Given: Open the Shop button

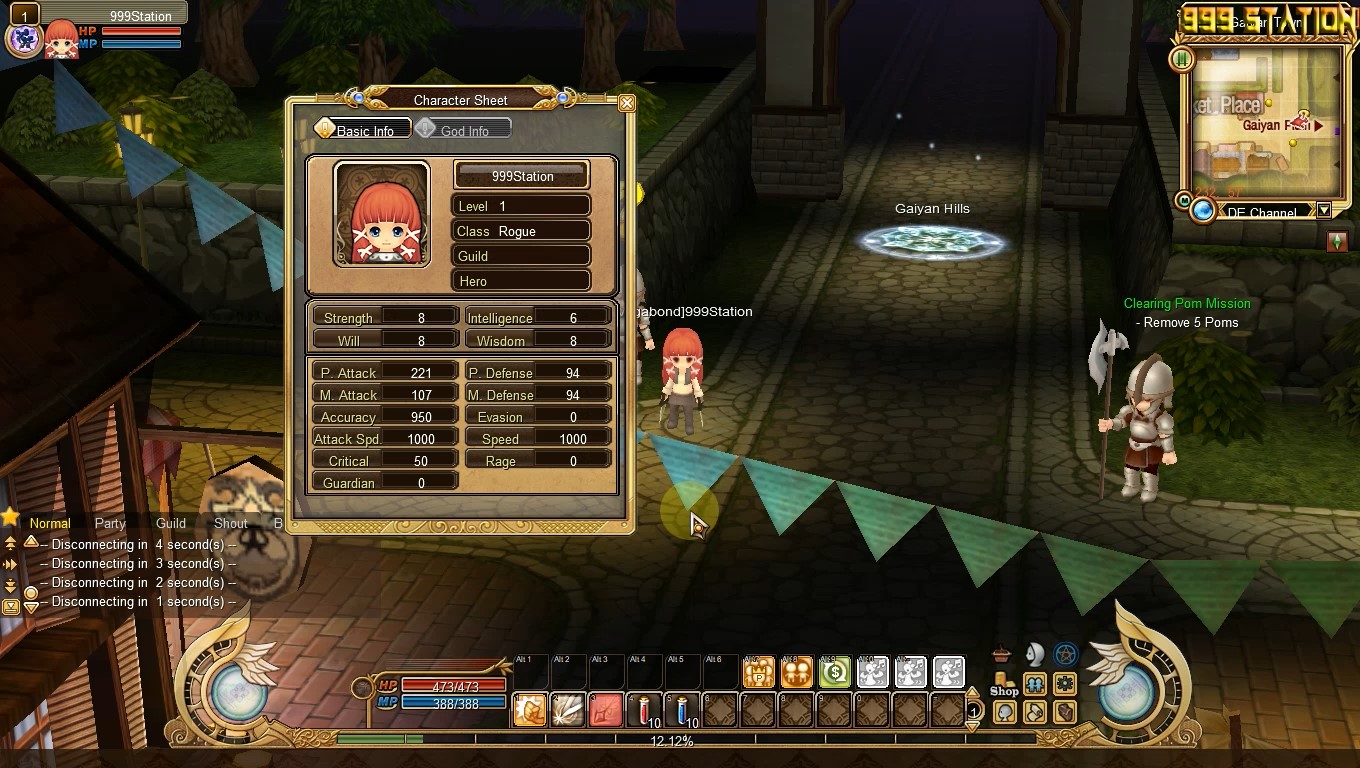Looking at the screenshot, I should (x=1003, y=683).
